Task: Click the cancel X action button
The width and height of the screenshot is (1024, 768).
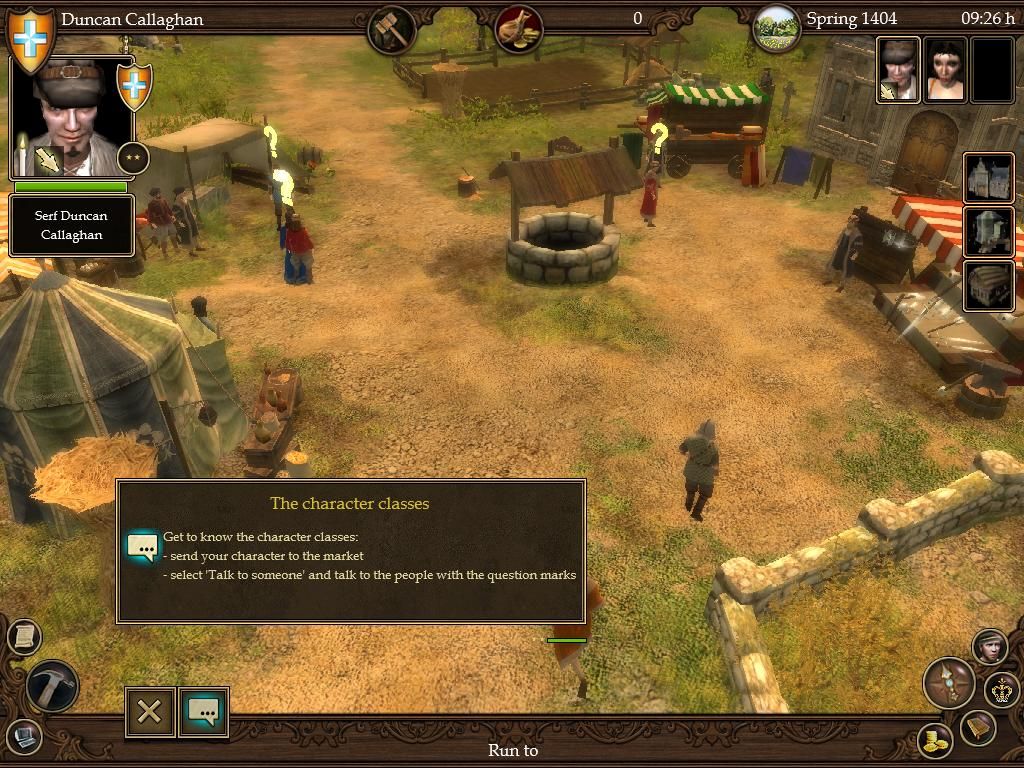Action: tap(150, 711)
